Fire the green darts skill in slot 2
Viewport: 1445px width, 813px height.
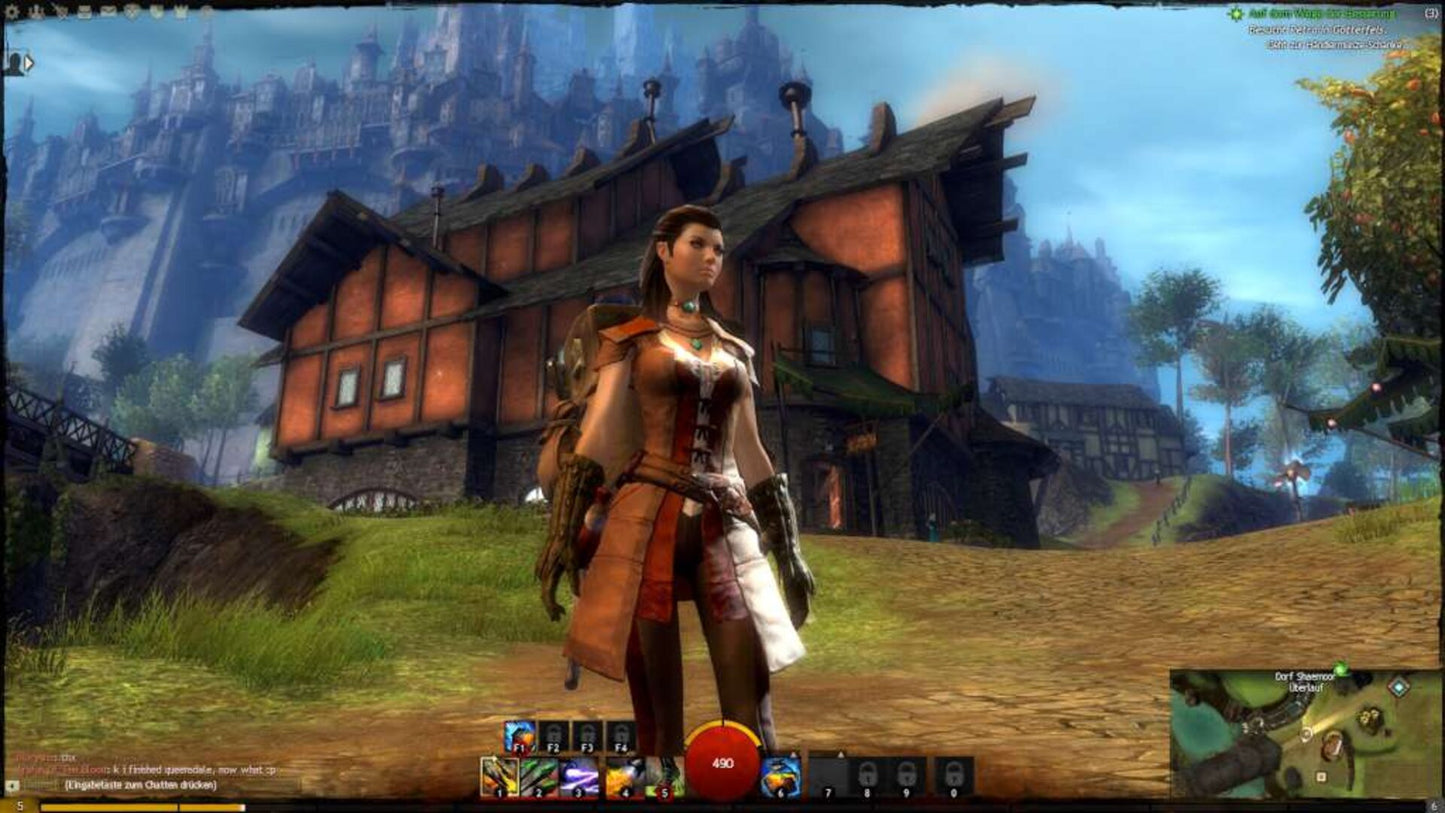pyautogui.click(x=539, y=776)
